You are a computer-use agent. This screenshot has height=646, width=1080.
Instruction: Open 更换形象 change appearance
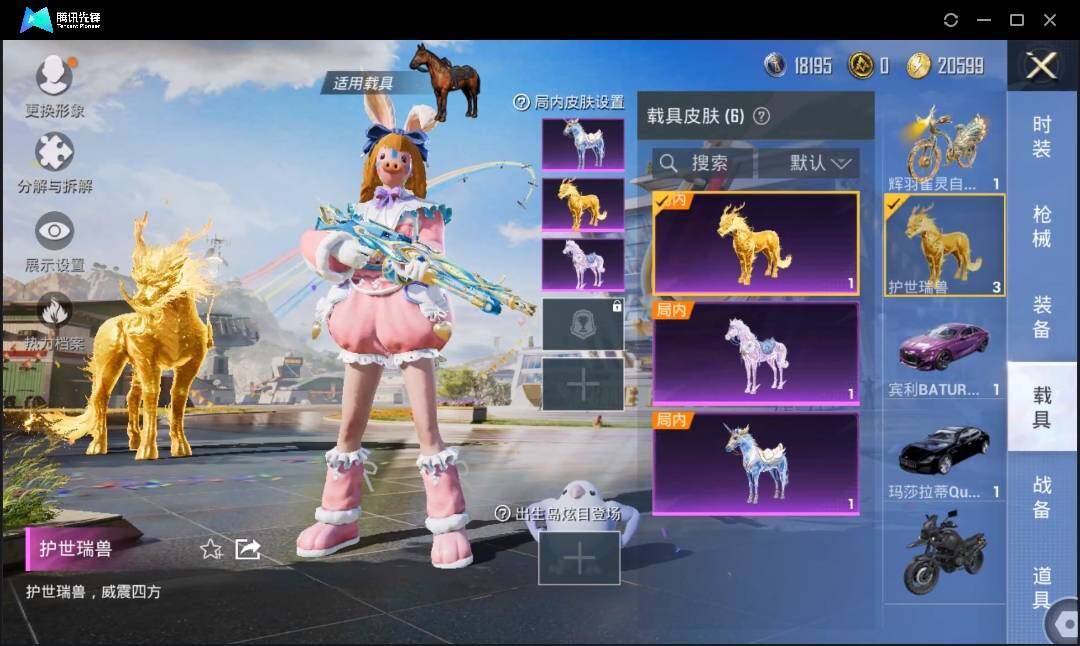click(54, 87)
